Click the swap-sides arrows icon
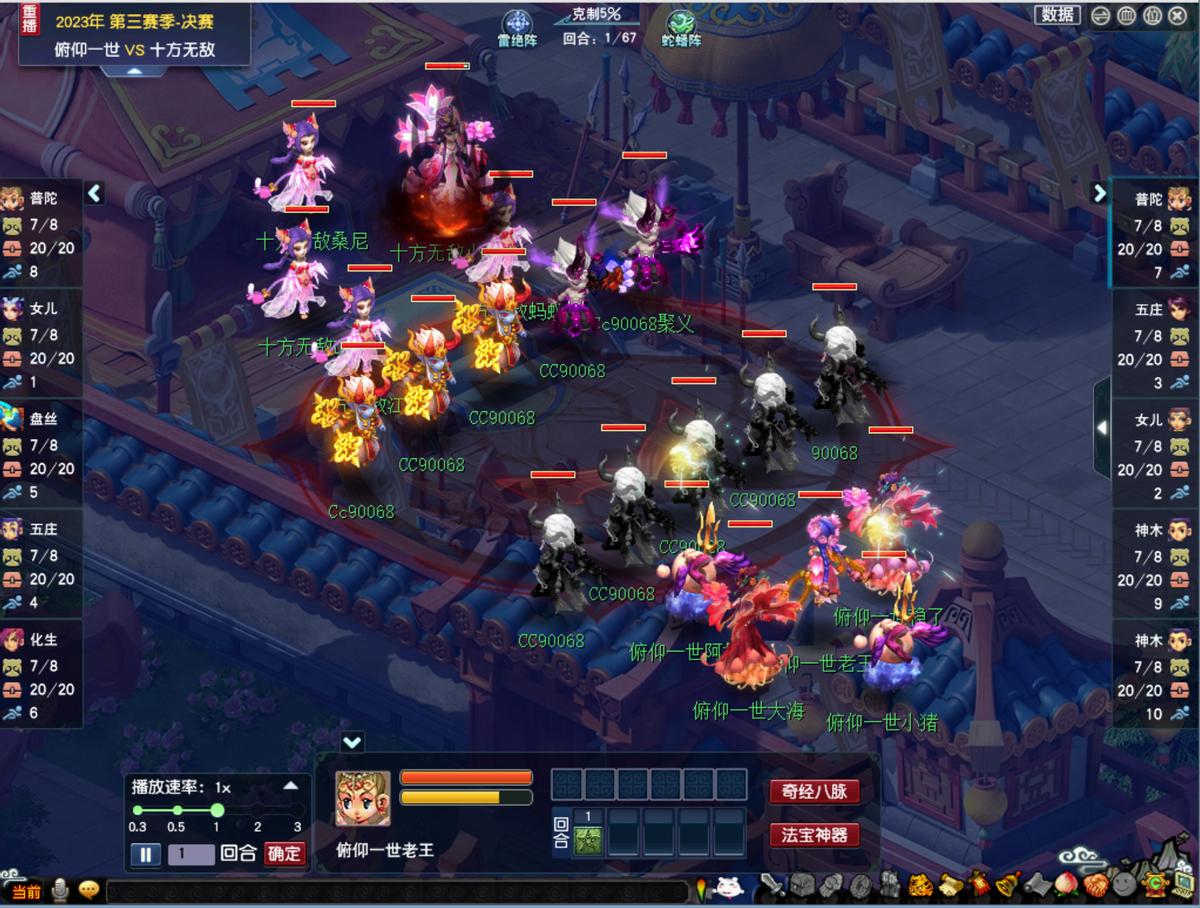This screenshot has height=908, width=1200. (x=1099, y=15)
